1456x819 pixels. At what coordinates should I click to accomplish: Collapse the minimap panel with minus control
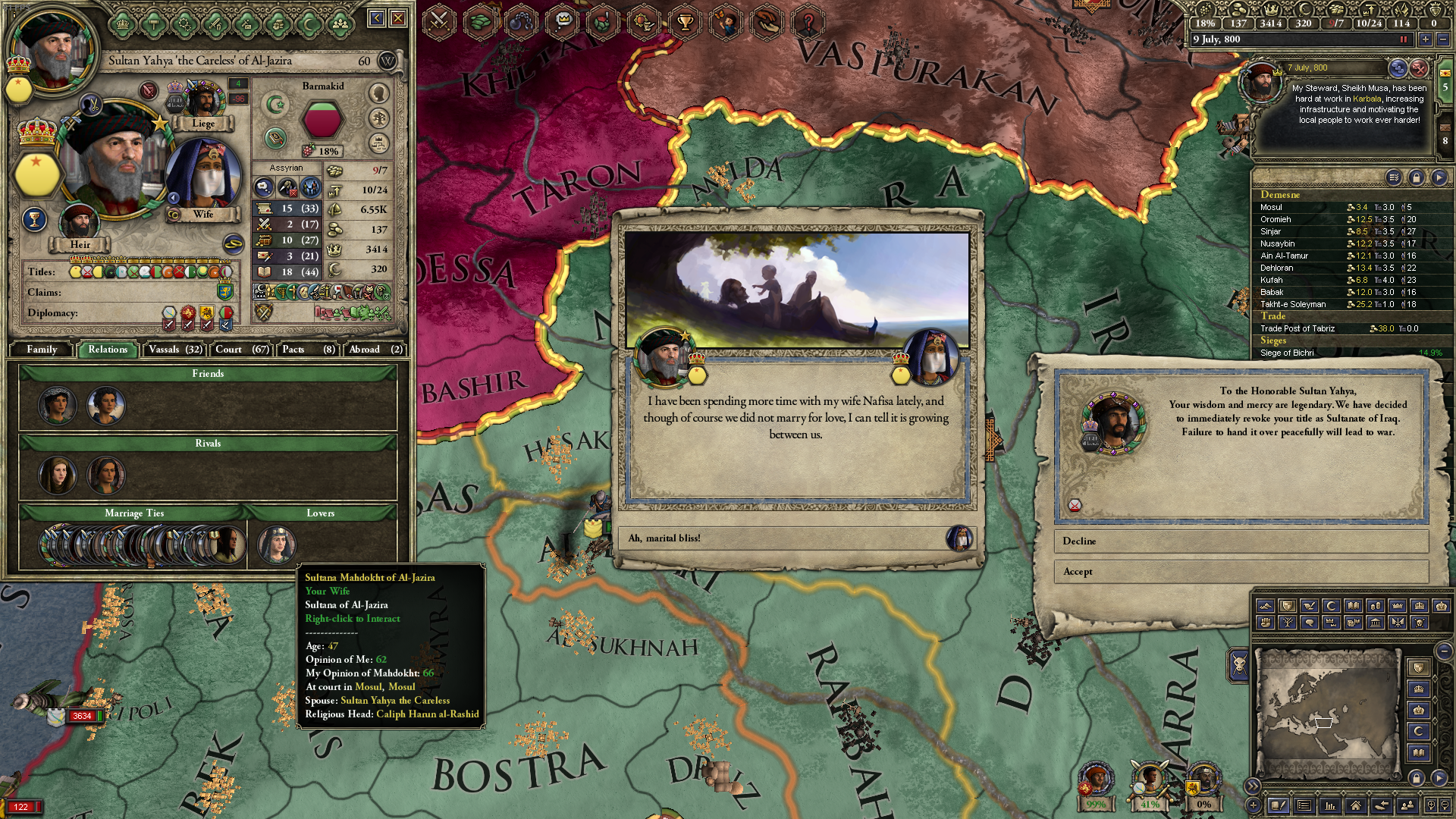1444,651
